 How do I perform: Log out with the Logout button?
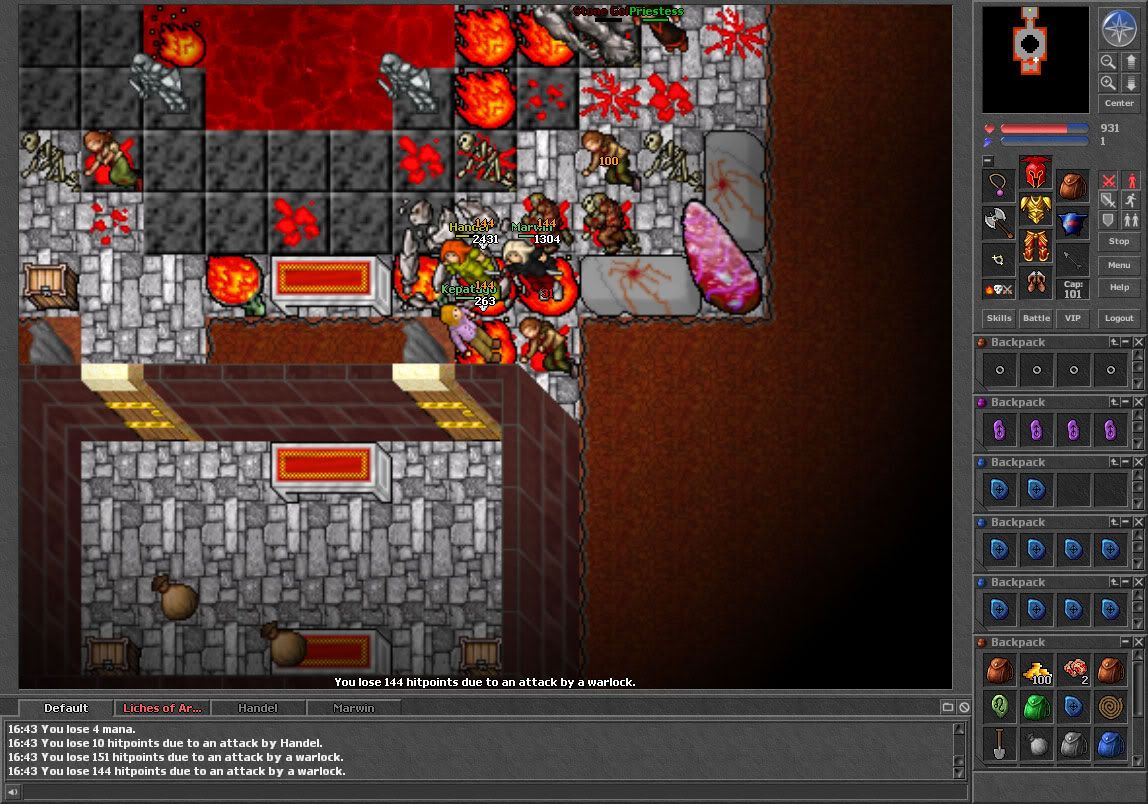pyautogui.click(x=1119, y=318)
